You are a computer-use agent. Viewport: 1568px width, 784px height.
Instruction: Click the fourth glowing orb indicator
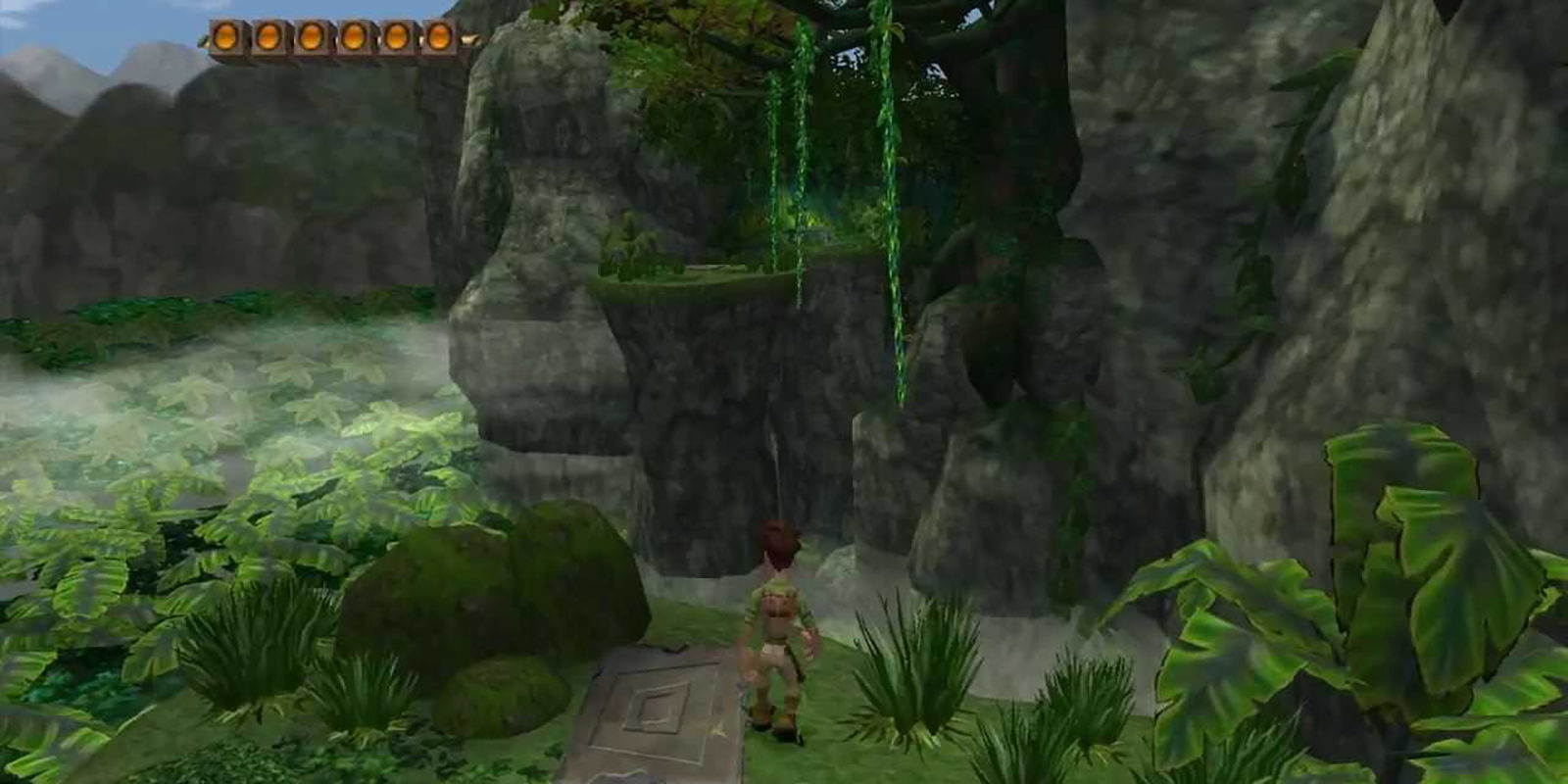point(354,37)
